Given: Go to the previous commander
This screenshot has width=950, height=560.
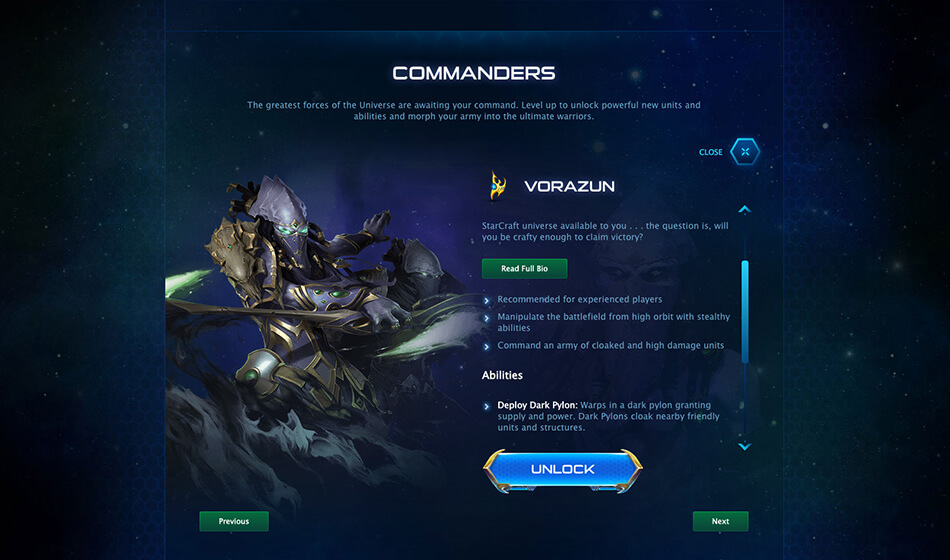Looking at the screenshot, I should 234,521.
